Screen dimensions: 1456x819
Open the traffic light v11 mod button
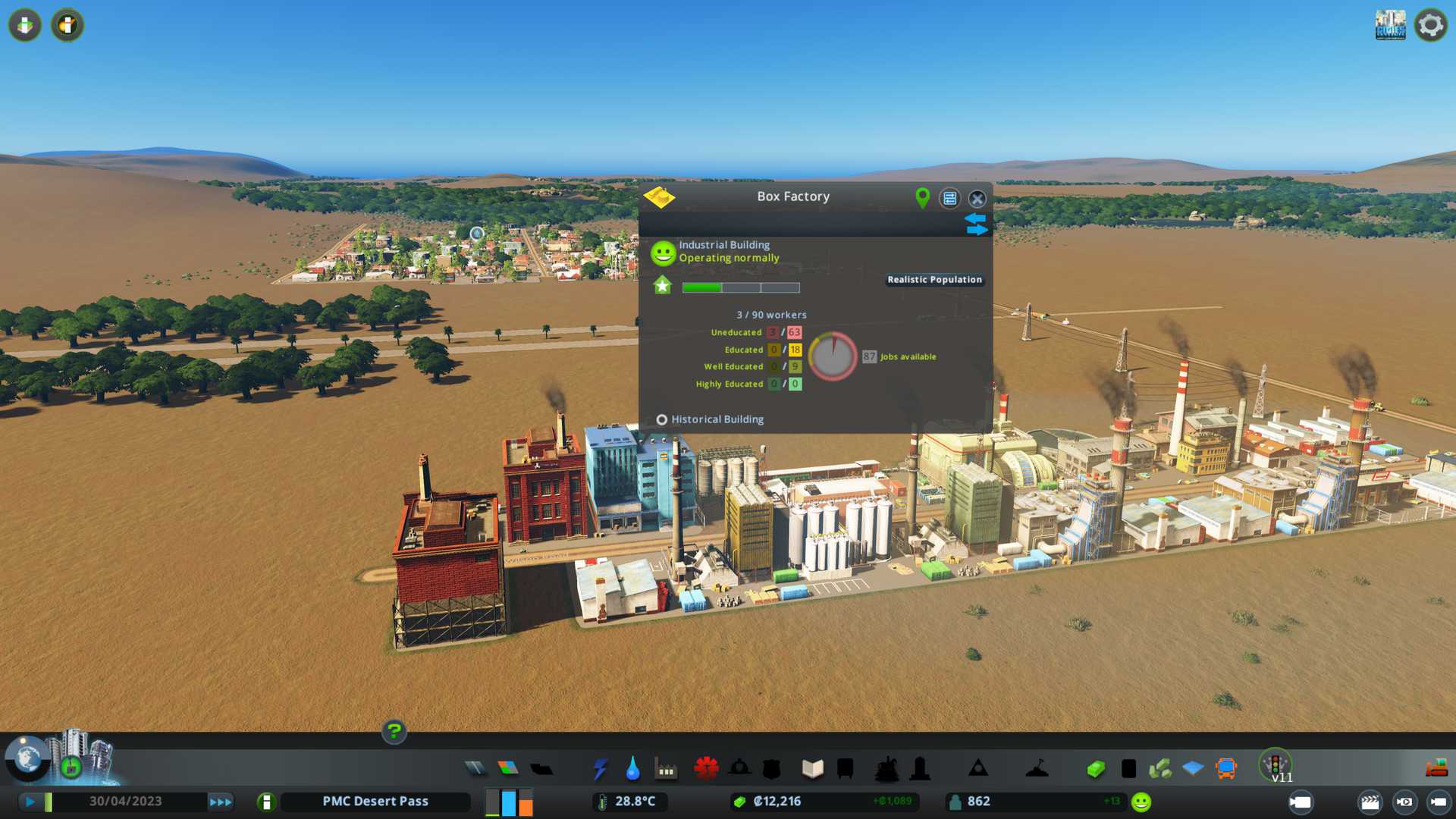(1276, 766)
